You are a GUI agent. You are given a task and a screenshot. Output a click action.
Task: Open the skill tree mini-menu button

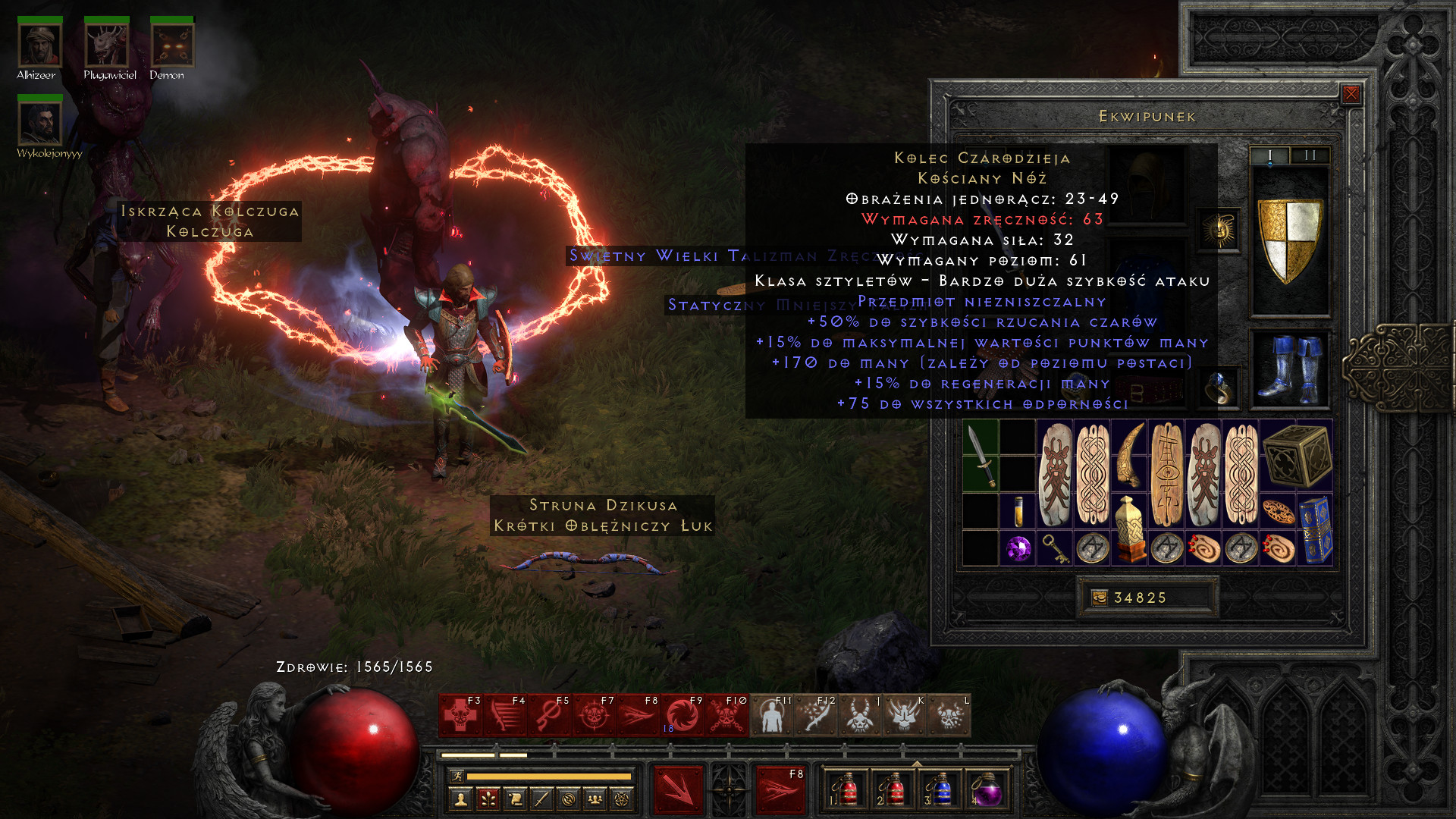(488, 799)
